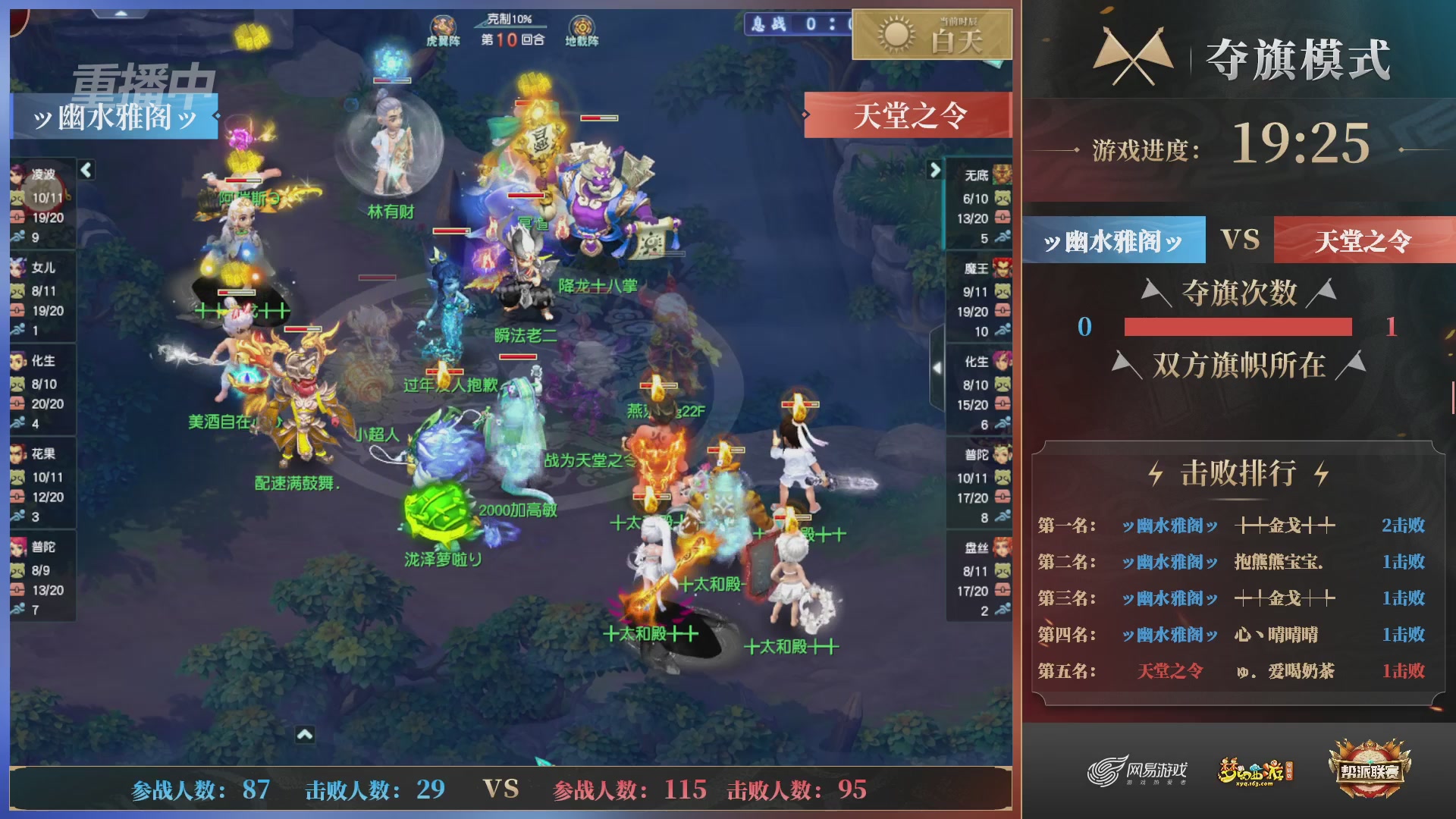
Task: Click the speed icon under 凌波
Action: [19, 237]
